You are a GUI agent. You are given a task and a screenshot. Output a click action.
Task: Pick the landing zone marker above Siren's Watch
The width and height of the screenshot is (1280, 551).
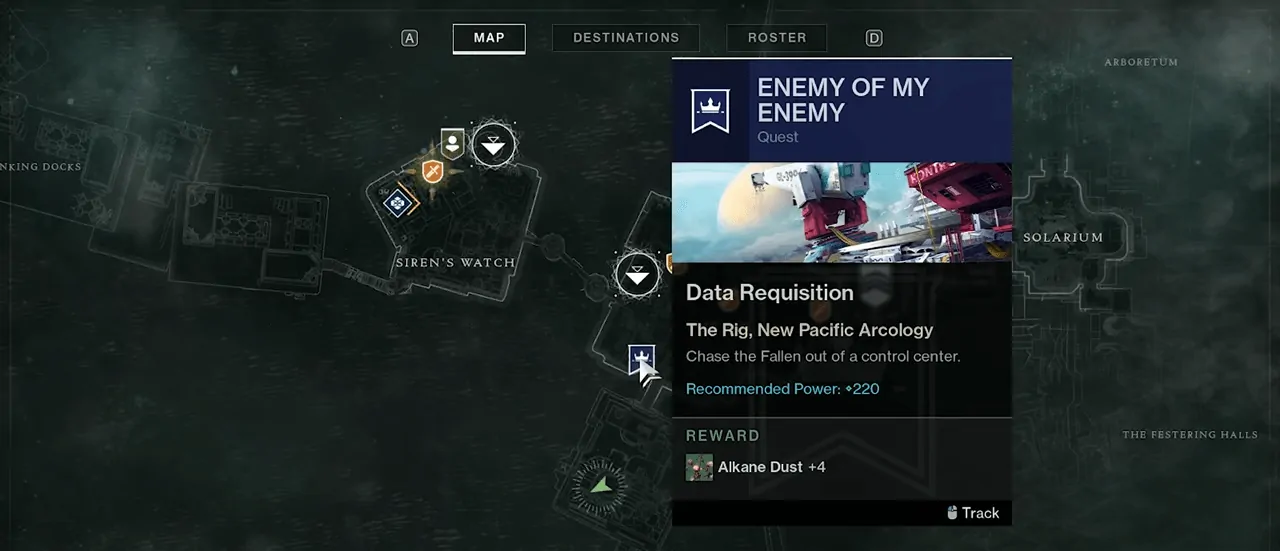click(493, 146)
